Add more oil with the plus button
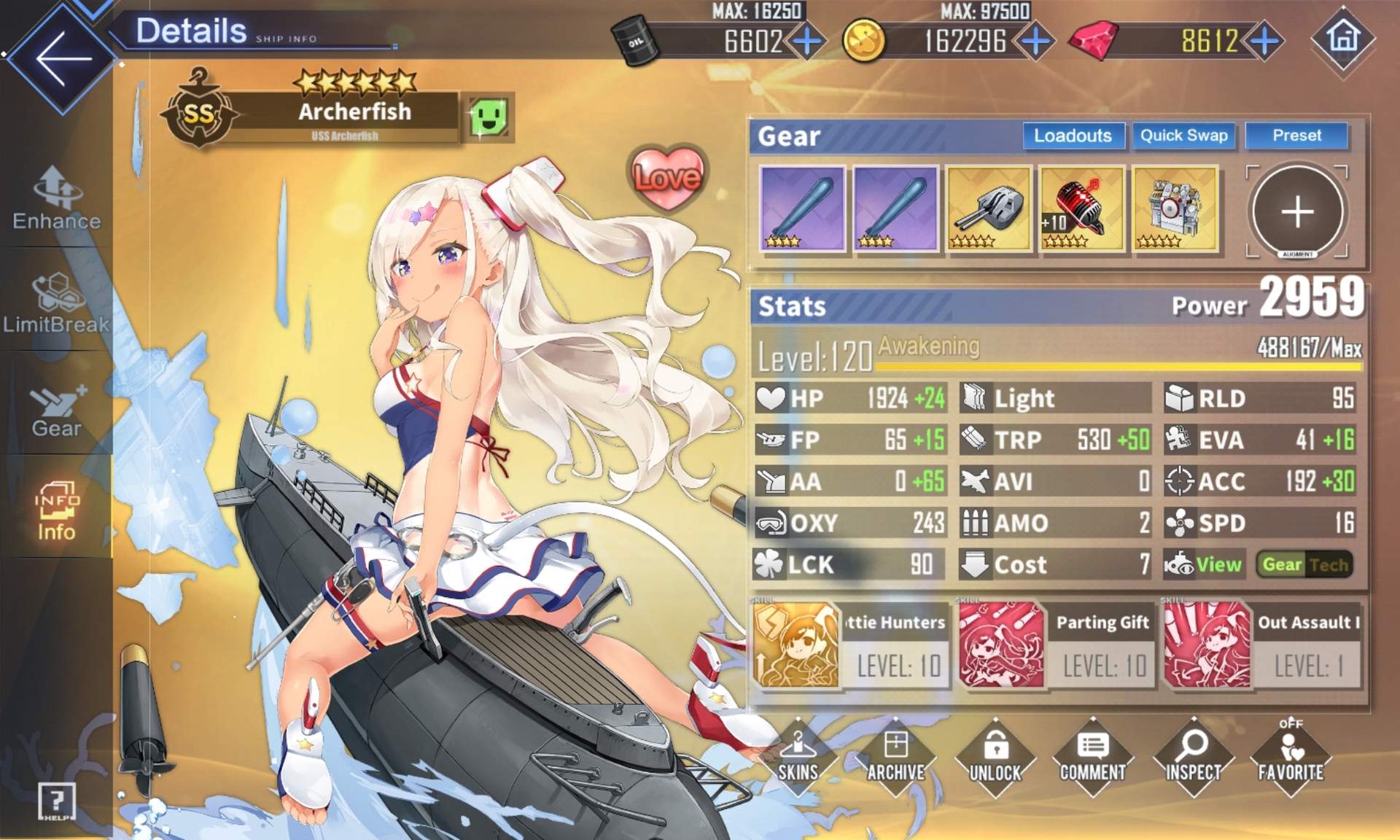This screenshot has width=1400, height=840. tap(807, 42)
